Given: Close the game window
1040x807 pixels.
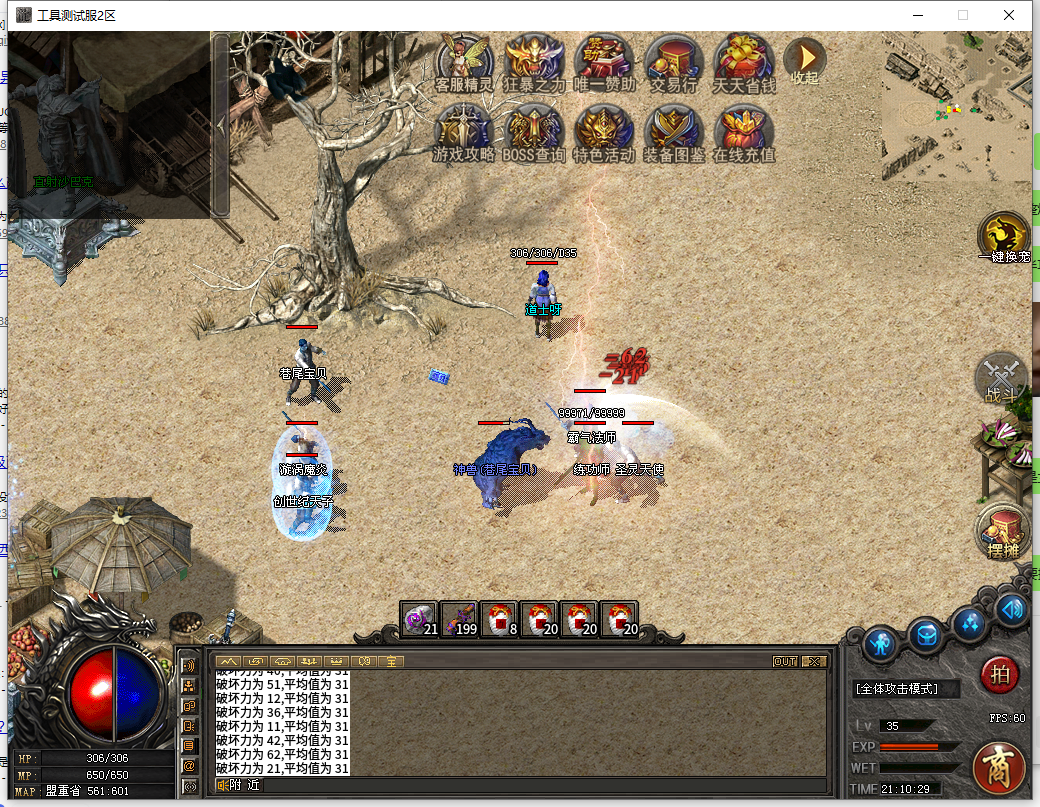Looking at the screenshot, I should tap(1009, 15).
